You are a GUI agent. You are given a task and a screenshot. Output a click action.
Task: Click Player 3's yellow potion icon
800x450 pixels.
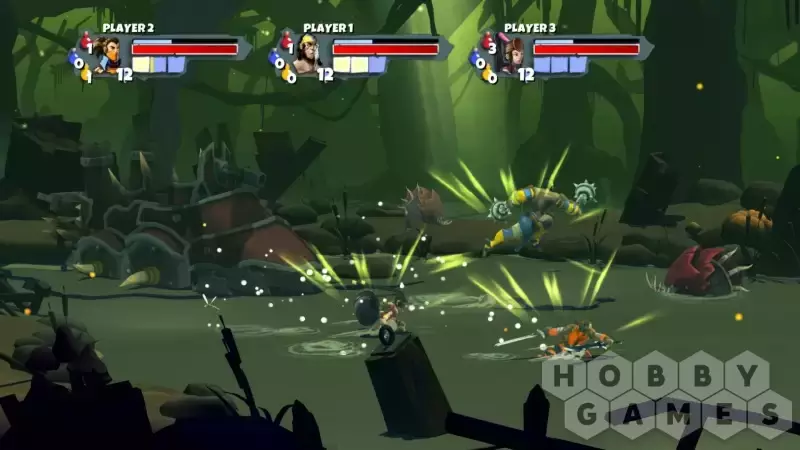(x=489, y=75)
